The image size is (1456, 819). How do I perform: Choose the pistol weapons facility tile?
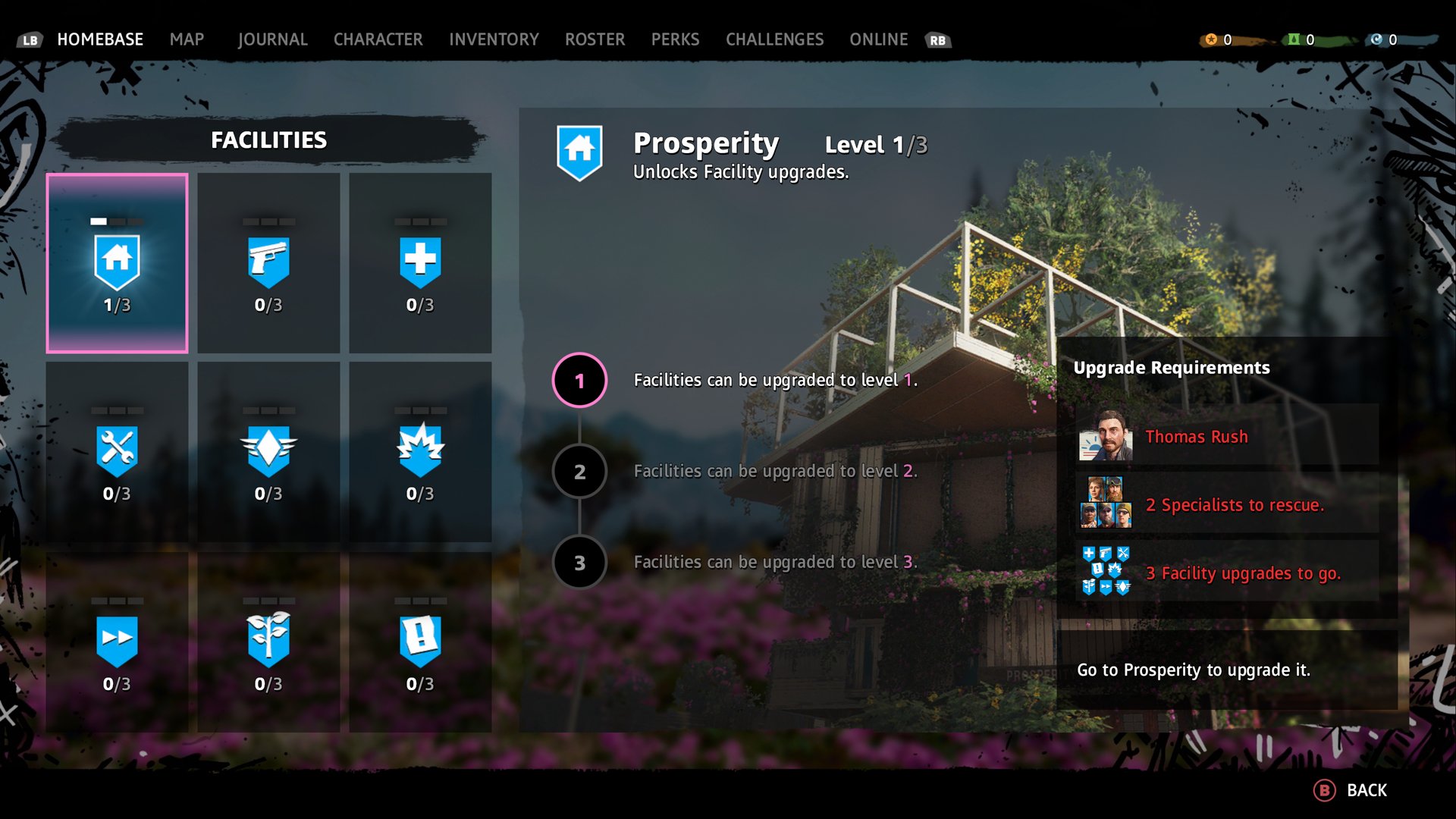click(268, 263)
